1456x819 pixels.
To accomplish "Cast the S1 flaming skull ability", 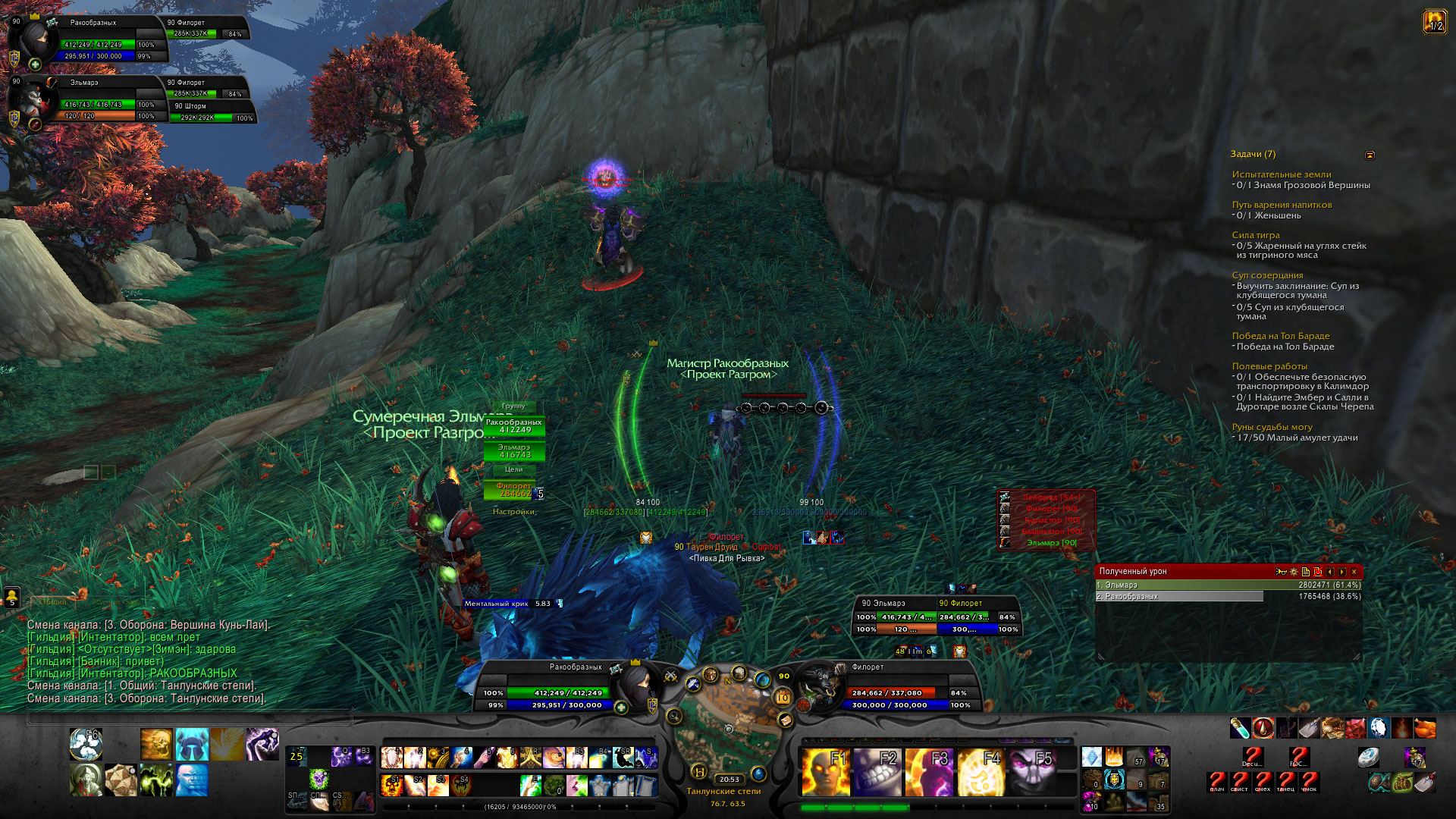I will (392, 784).
